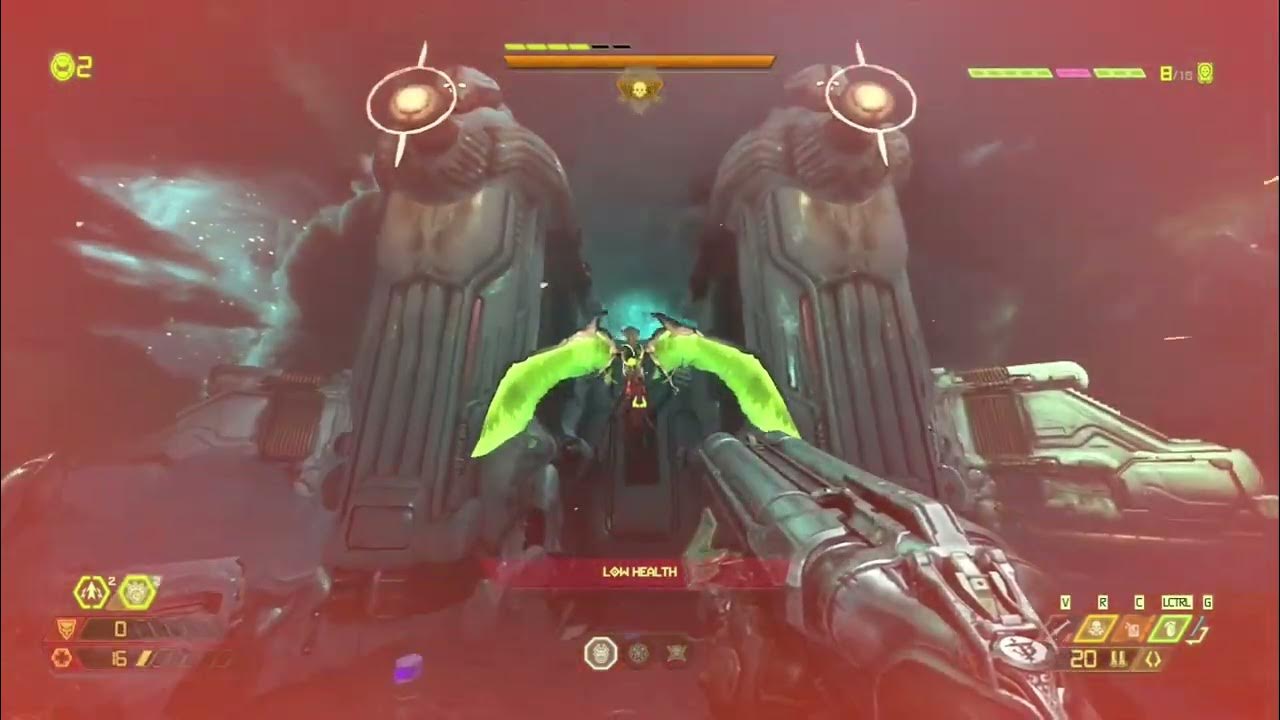Open the challenge tracker icon
Viewport: 1280px width, 720px height.
1205,73
